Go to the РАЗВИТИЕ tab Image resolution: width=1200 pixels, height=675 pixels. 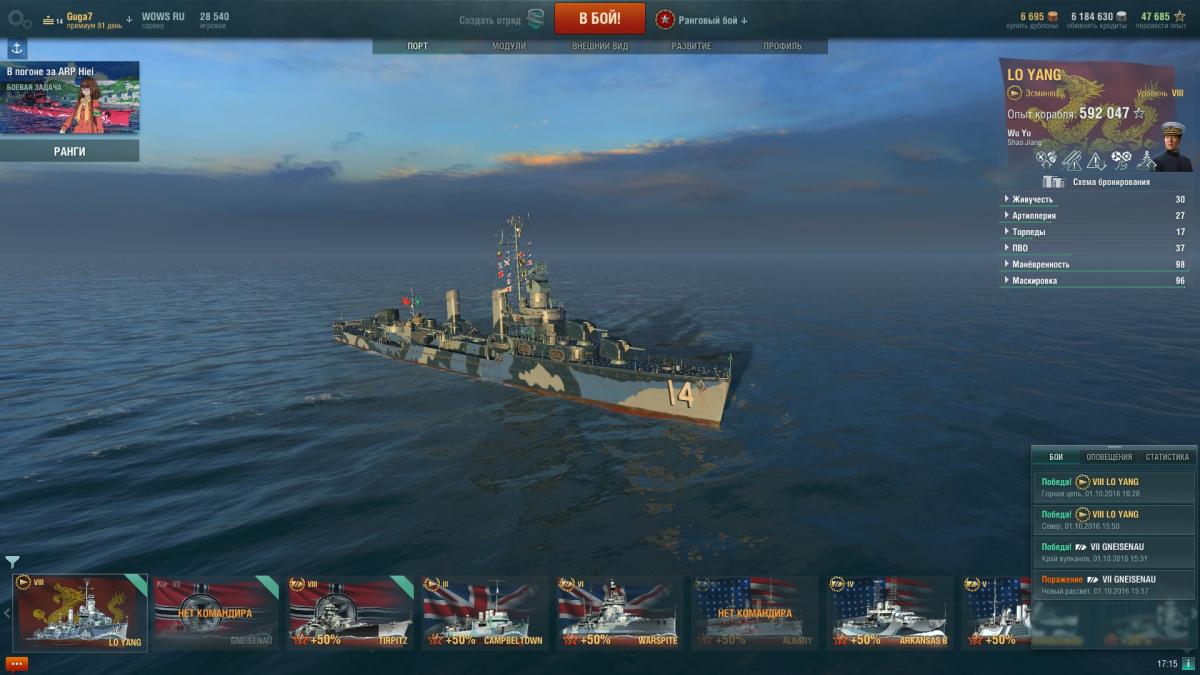[691, 47]
